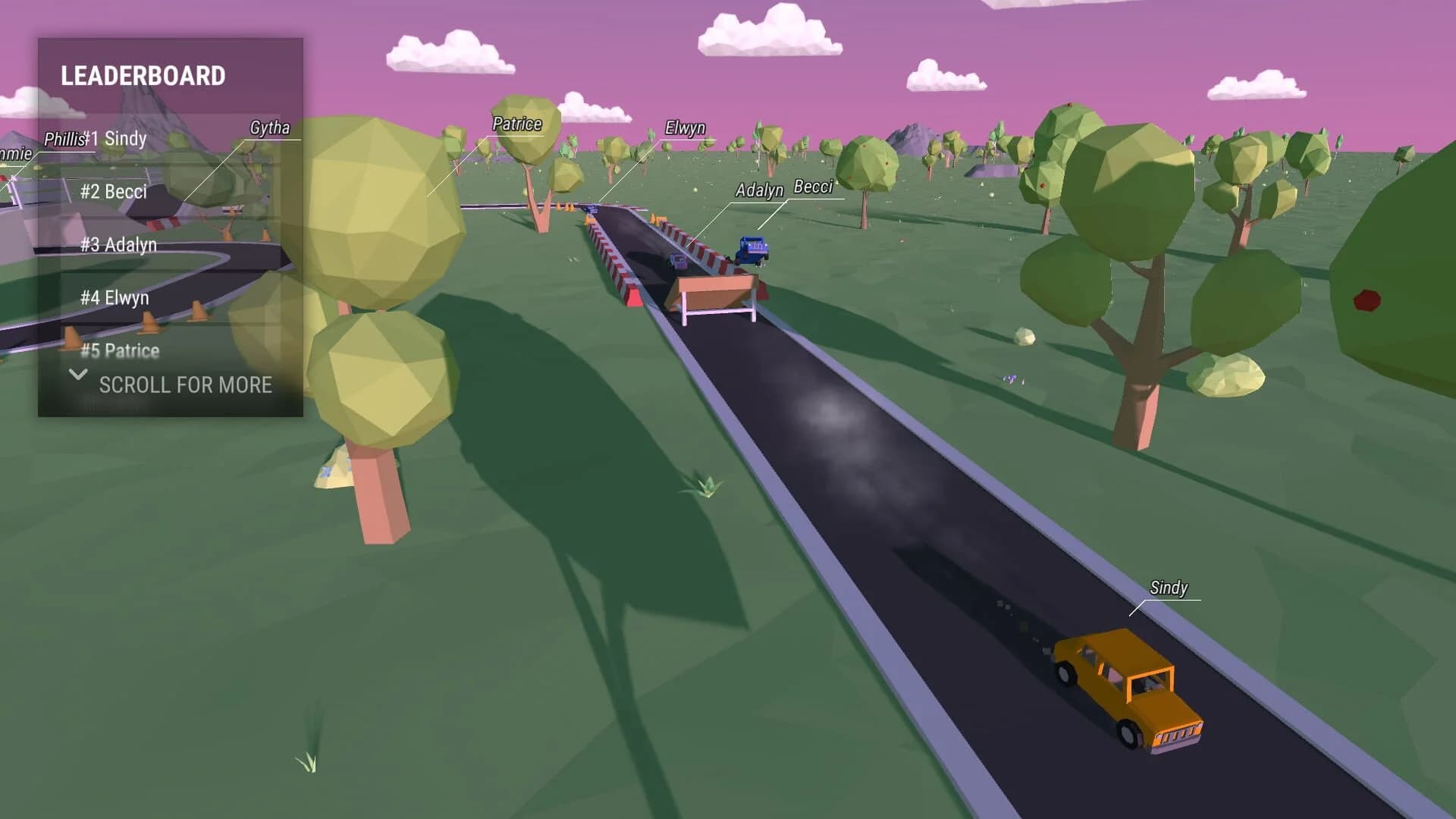
Task: Click the SCROLL FOR MORE label
Action: coord(185,385)
